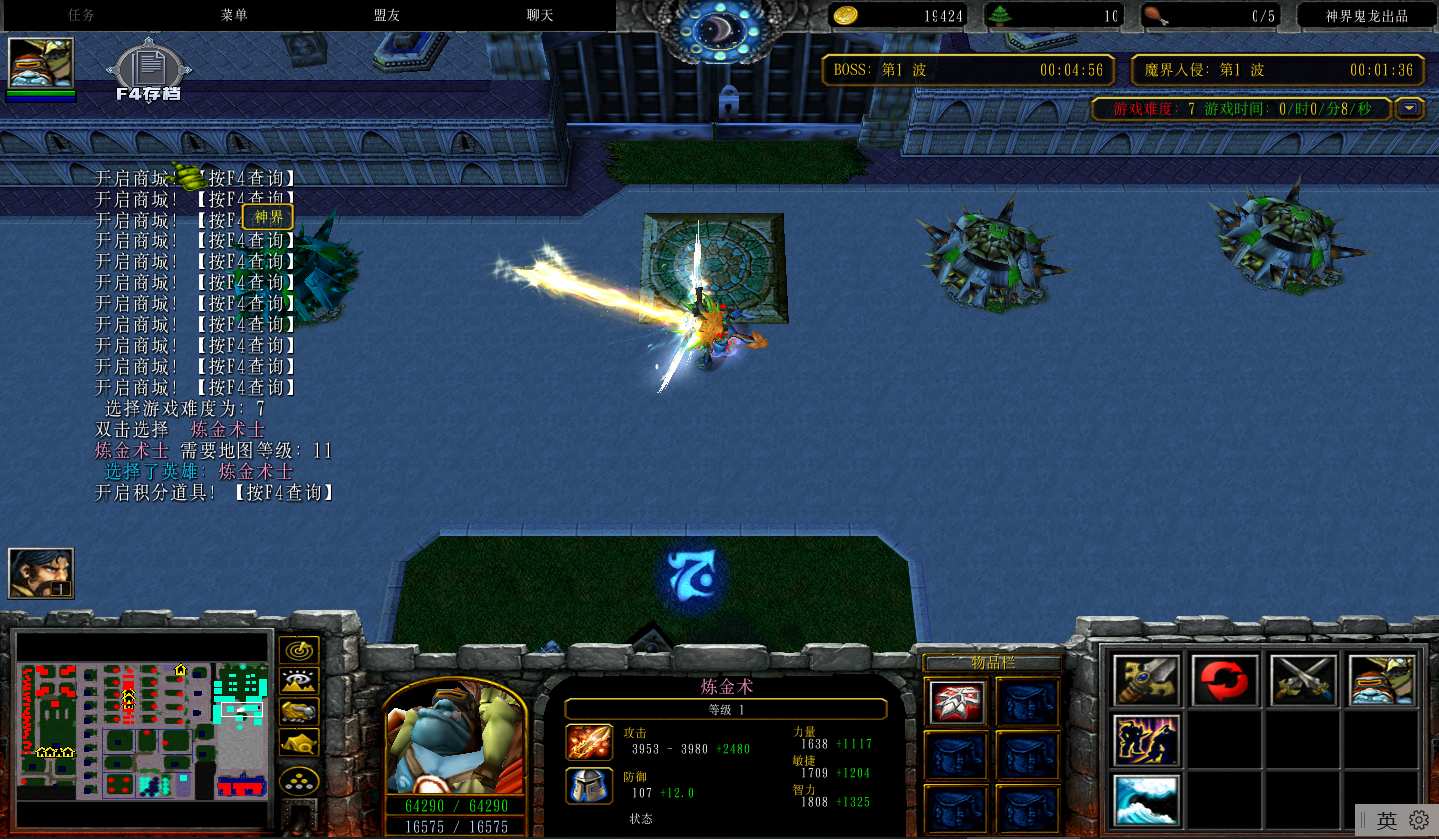Activate the minimap signal ping button
1439x839 pixels.
(x=298, y=650)
